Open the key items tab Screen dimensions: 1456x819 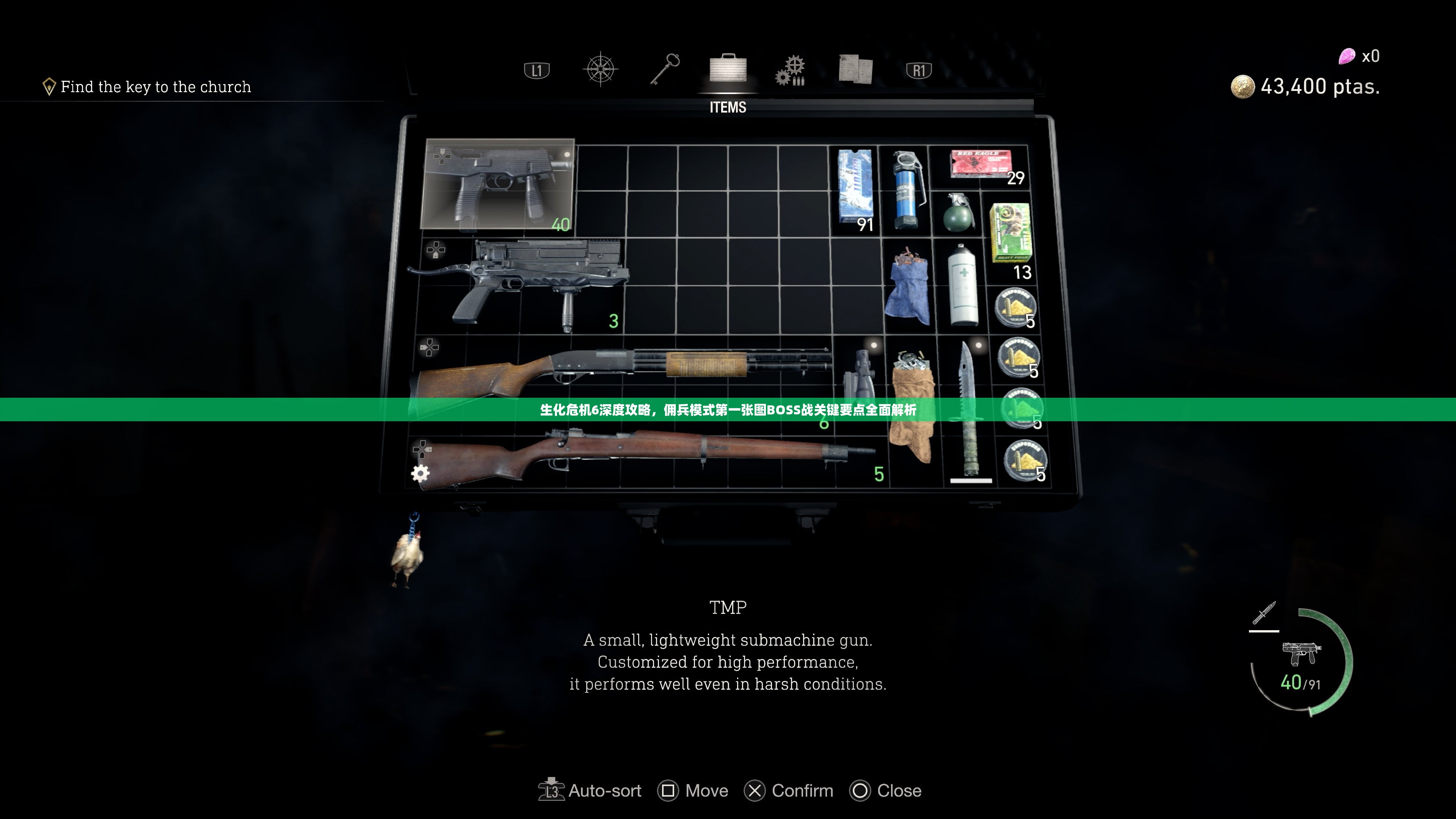click(x=665, y=69)
